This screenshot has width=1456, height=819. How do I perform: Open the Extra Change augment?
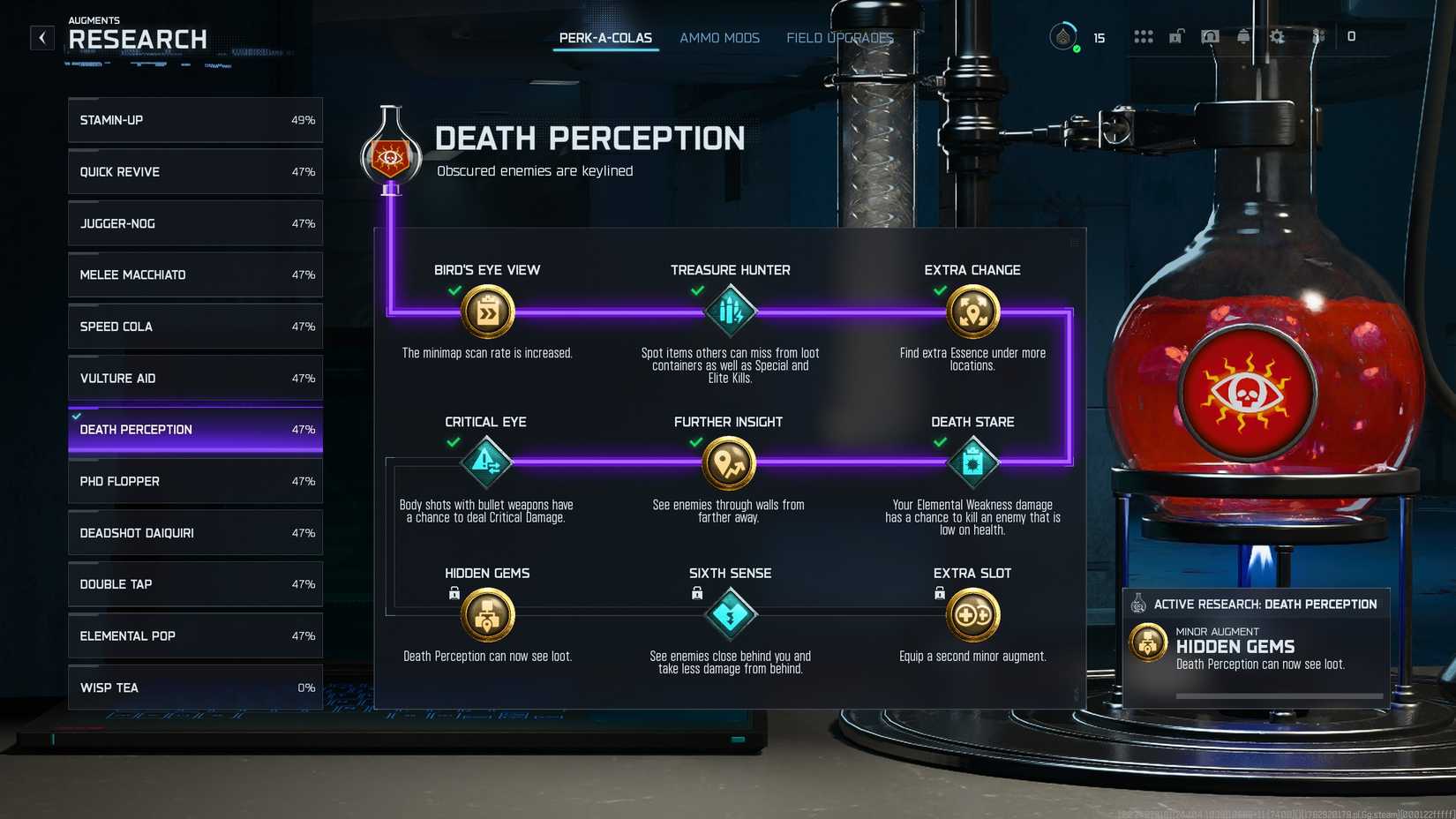click(x=972, y=312)
